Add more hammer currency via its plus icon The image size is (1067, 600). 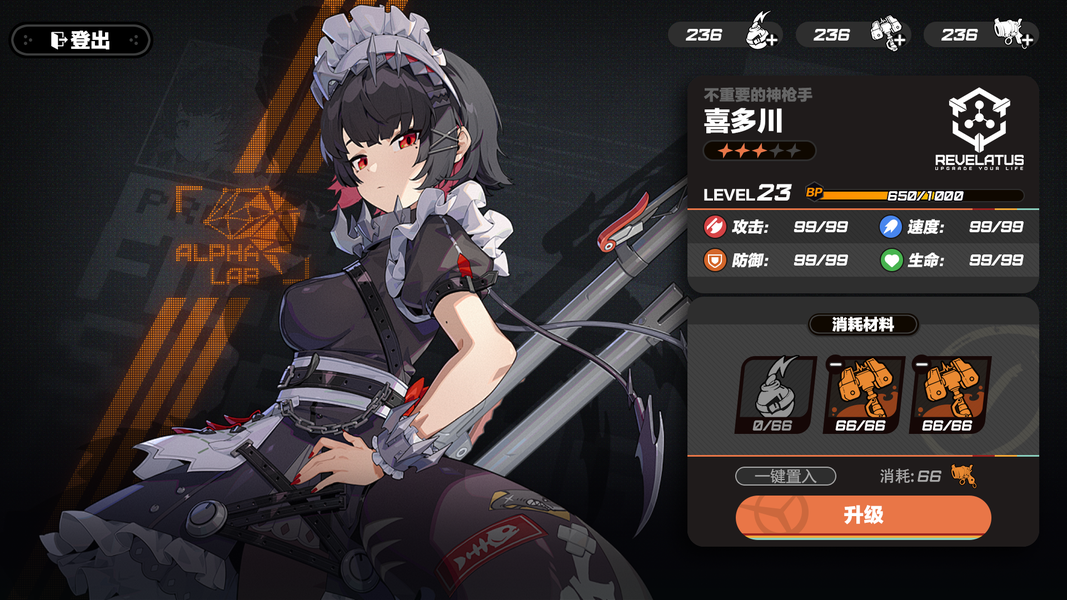click(897, 41)
